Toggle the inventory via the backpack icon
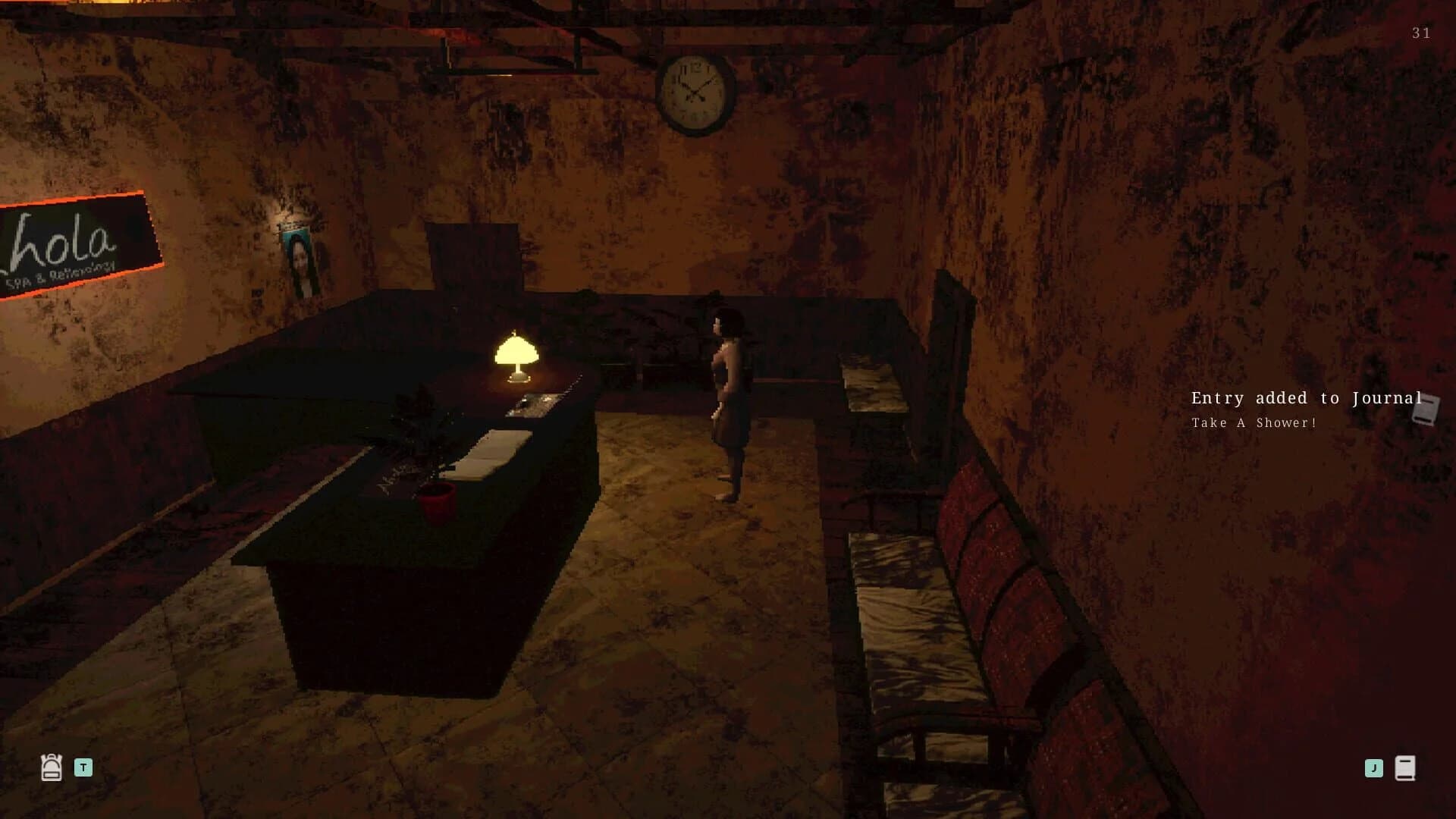The image size is (1456, 819). [51, 767]
